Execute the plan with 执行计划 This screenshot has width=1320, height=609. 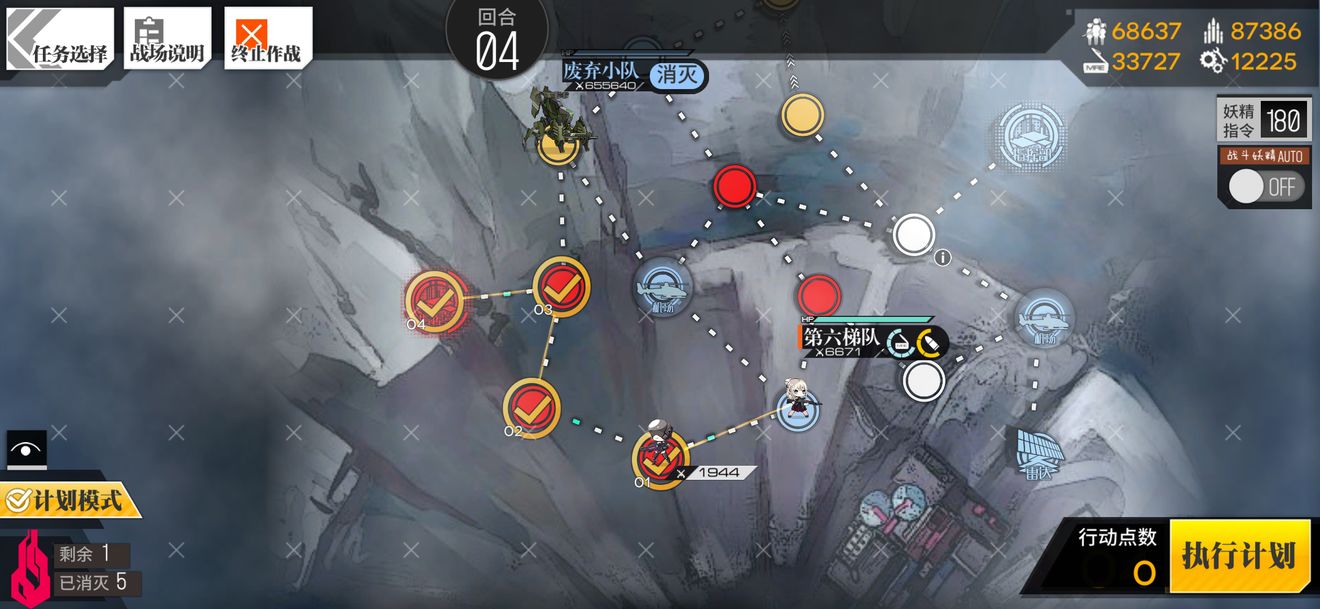click(x=1238, y=555)
